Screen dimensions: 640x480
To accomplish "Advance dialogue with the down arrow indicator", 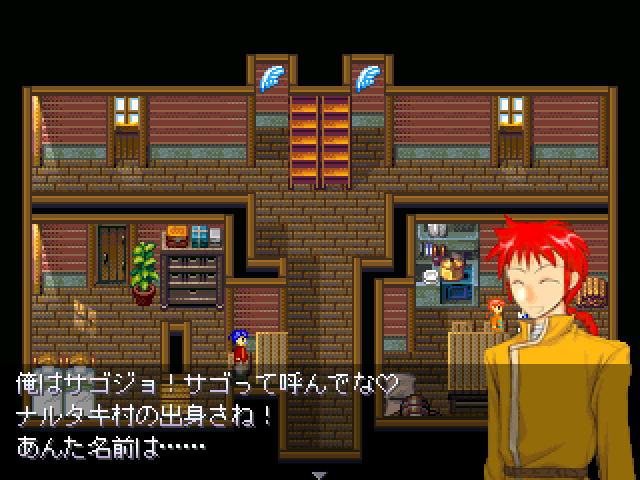I will (319, 473).
